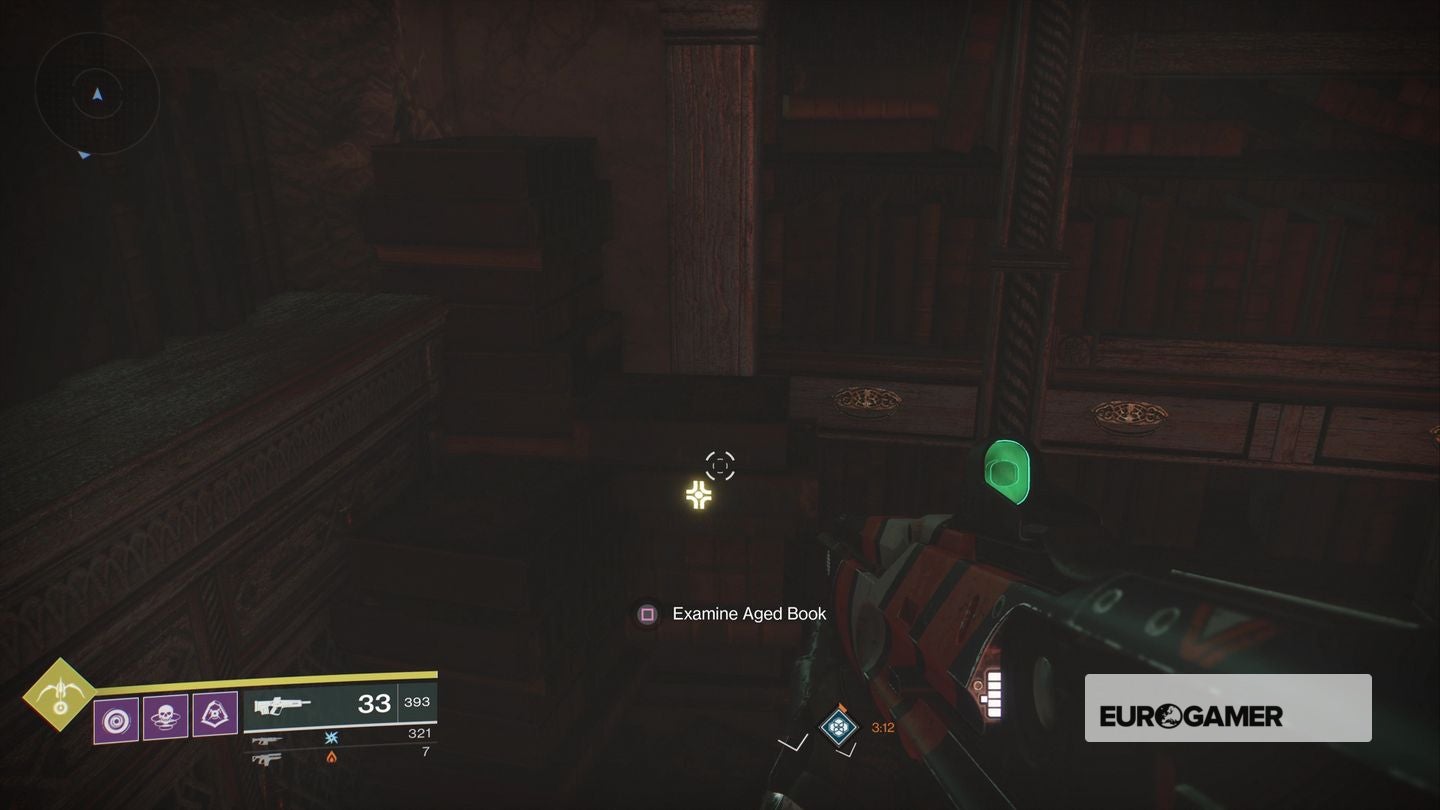Click the 3:12 countdown timer

click(882, 727)
